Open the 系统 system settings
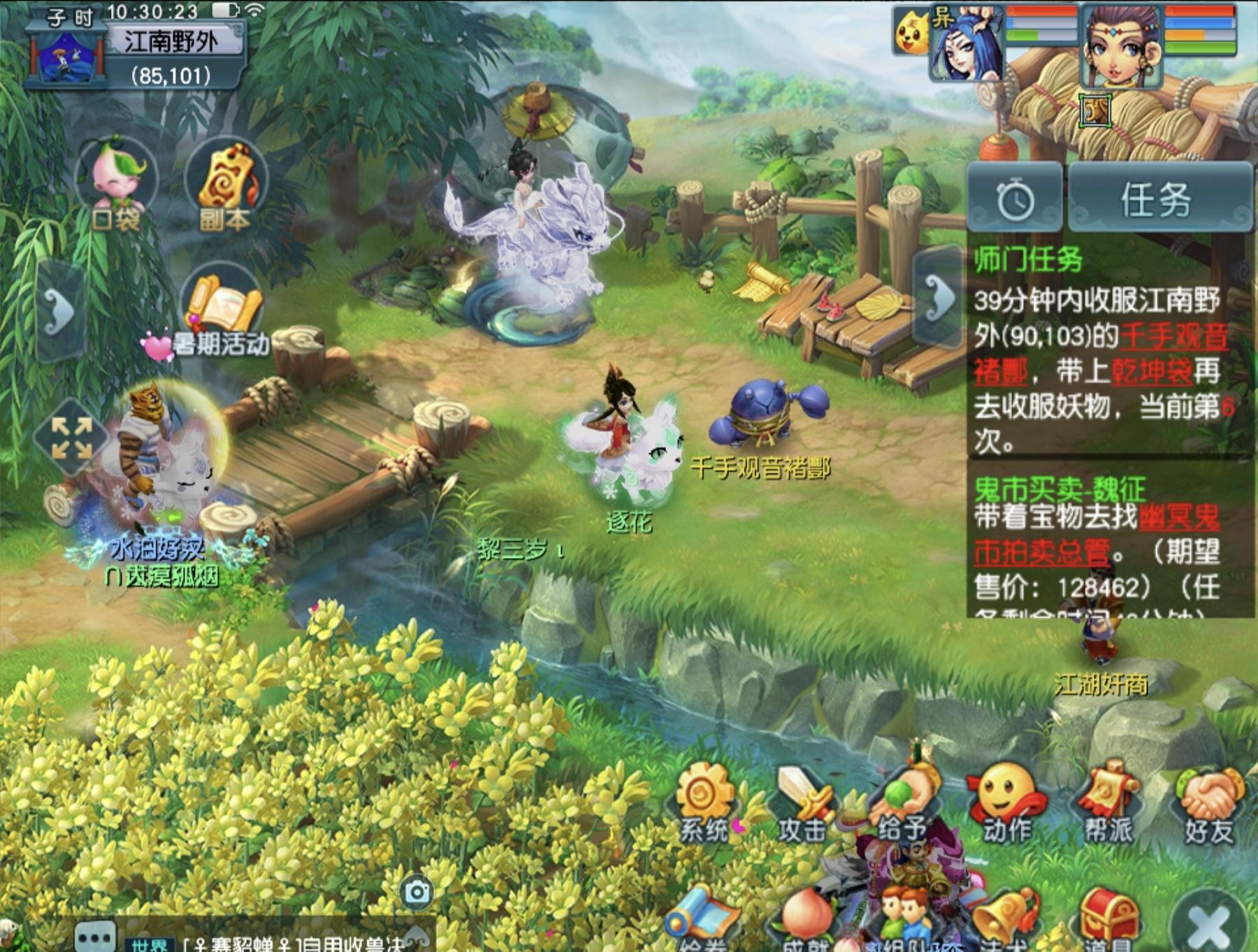Viewport: 1258px width, 952px height. [x=704, y=804]
